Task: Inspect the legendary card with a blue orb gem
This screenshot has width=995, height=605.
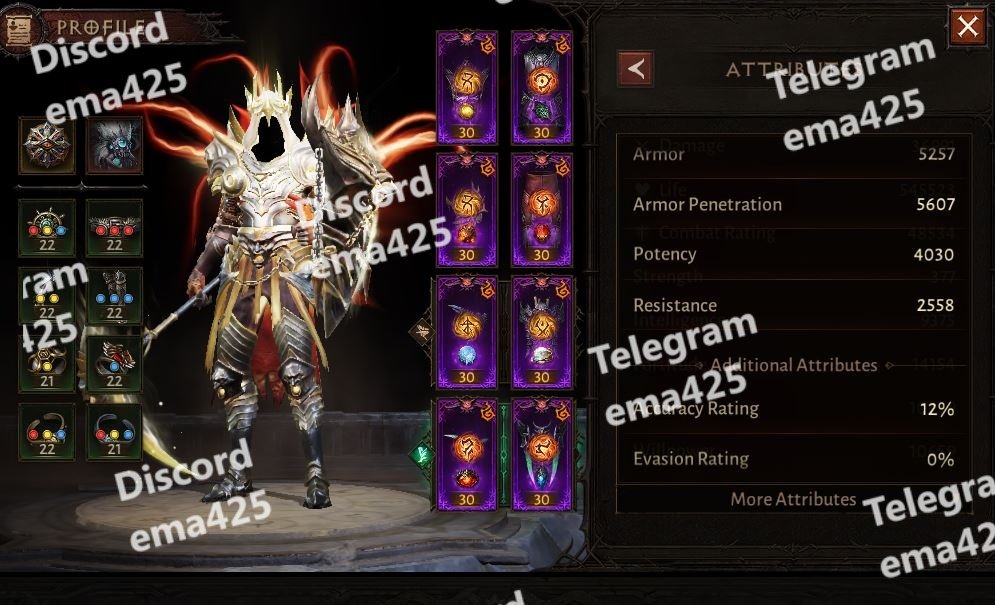Action: (467, 332)
